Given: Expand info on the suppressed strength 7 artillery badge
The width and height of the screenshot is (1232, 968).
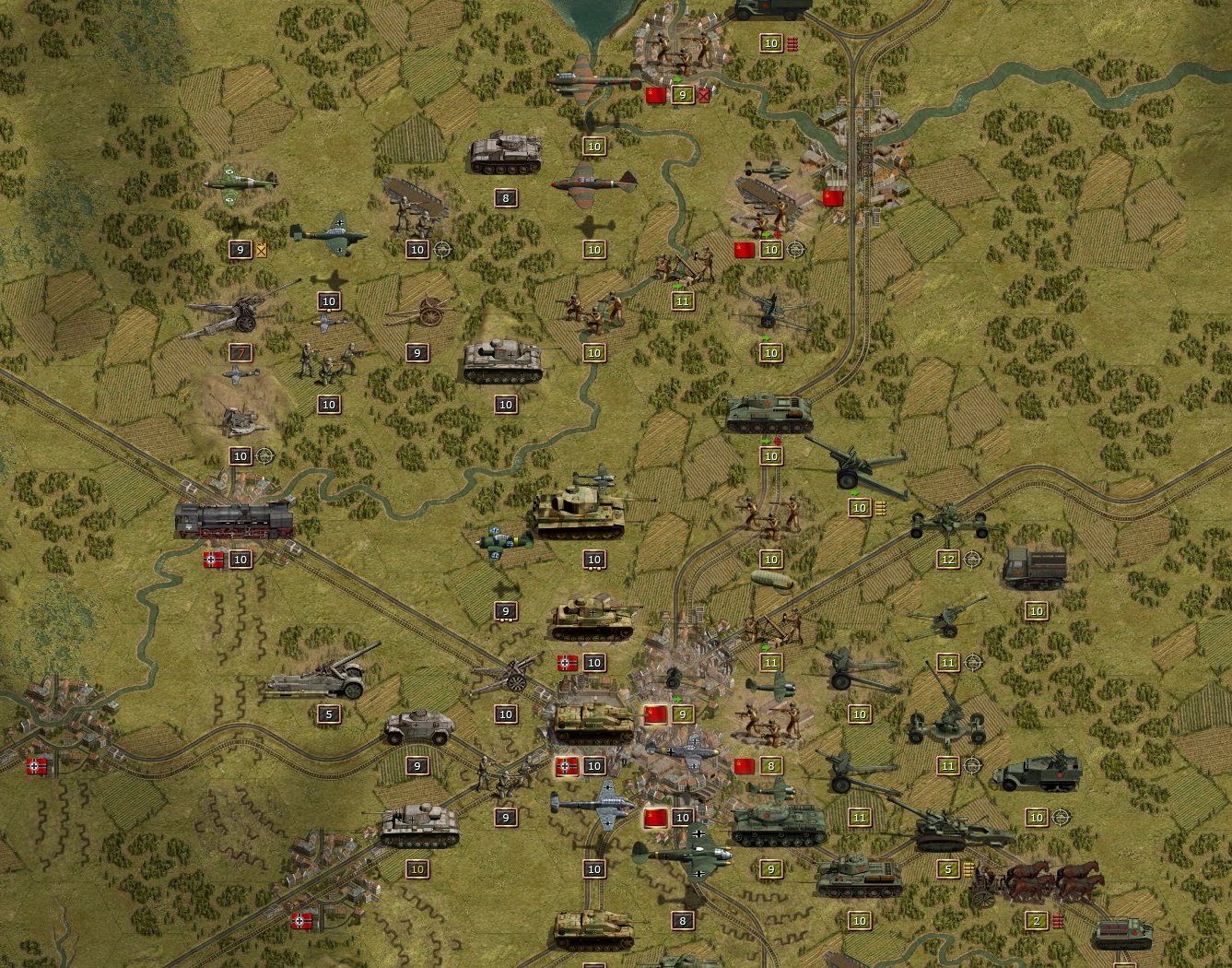Looking at the screenshot, I should click(x=242, y=352).
